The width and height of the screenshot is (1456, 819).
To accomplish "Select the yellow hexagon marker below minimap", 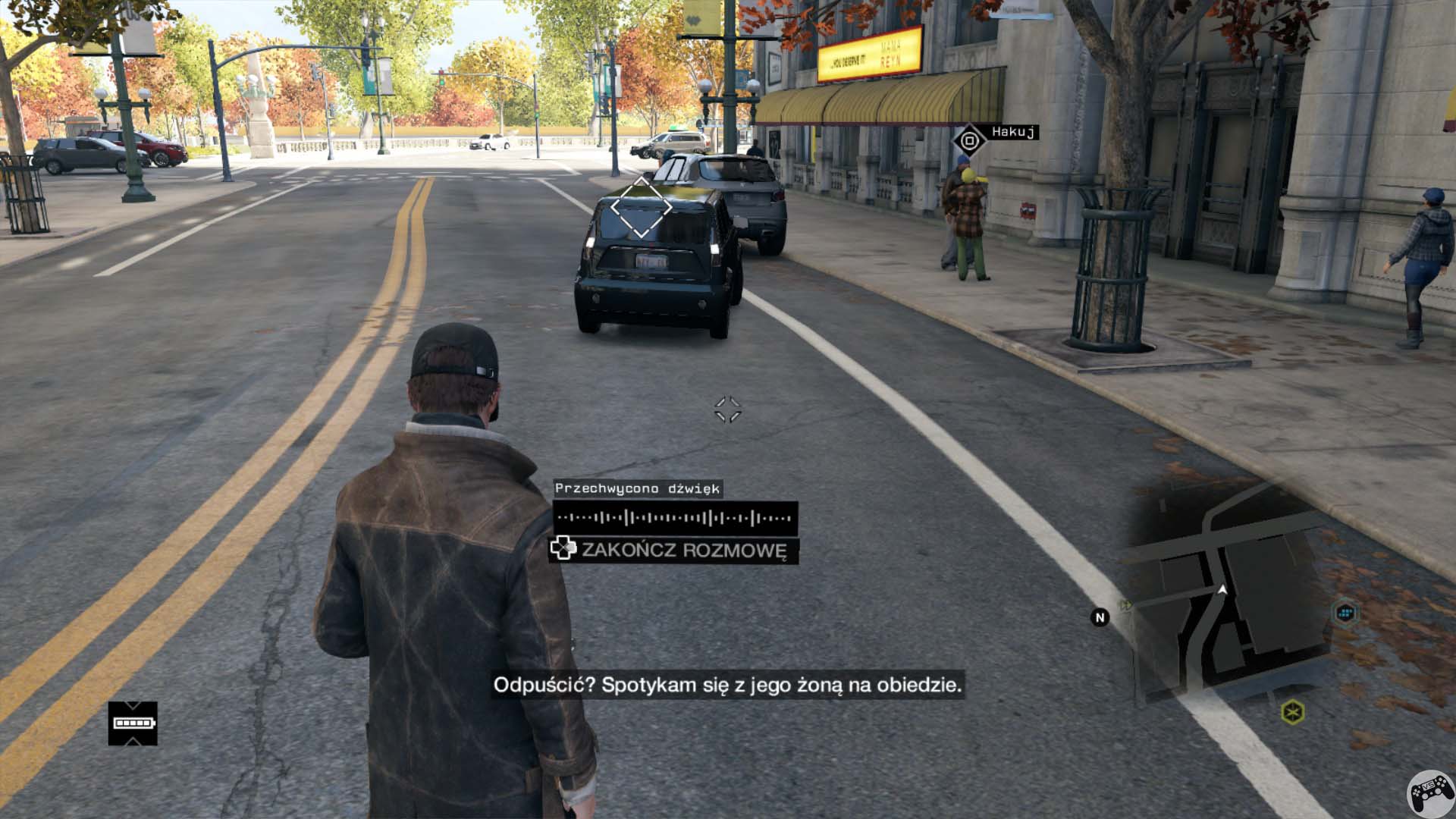I will (x=1292, y=712).
